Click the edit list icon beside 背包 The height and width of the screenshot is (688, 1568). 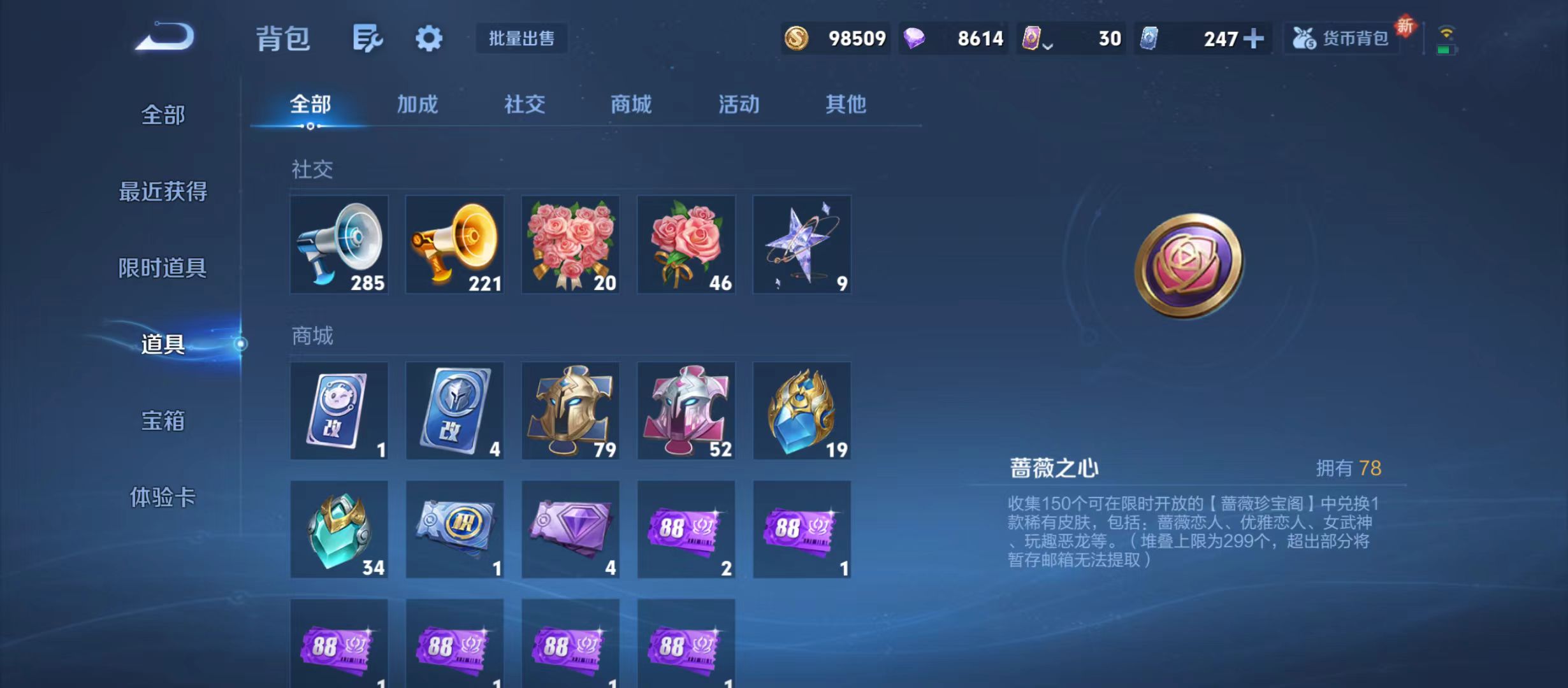[368, 38]
